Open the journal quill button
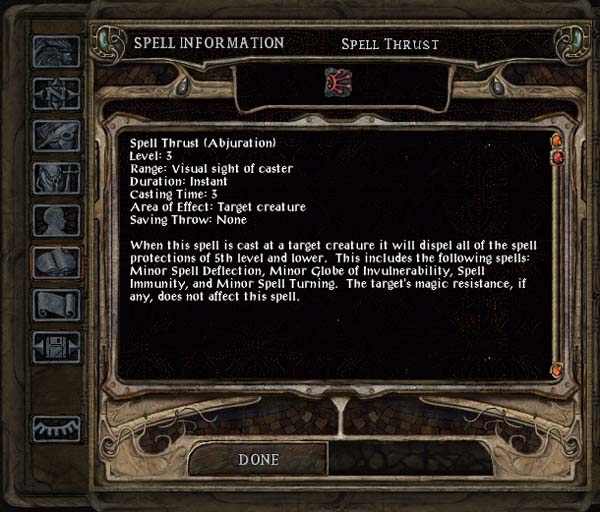The image size is (600, 512). tap(56, 136)
